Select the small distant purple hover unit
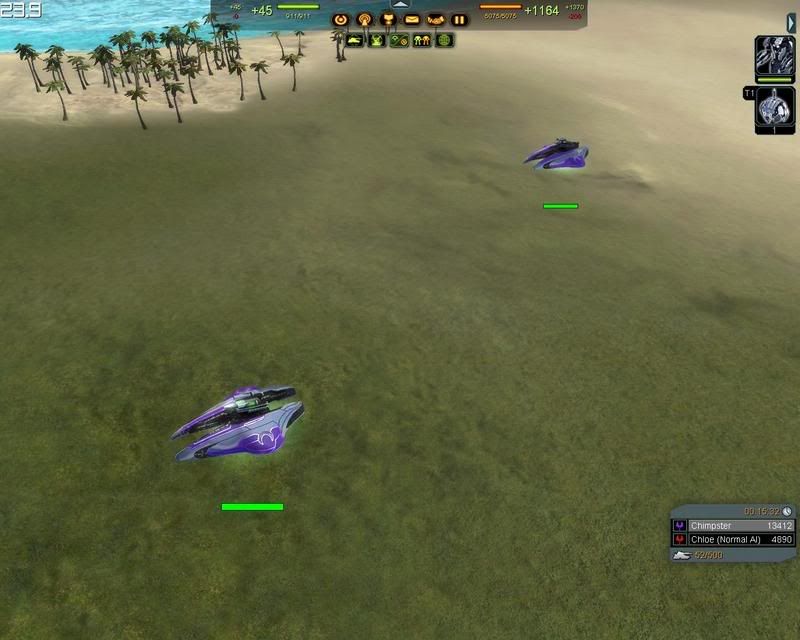The width and height of the screenshot is (800, 640). coord(557,154)
